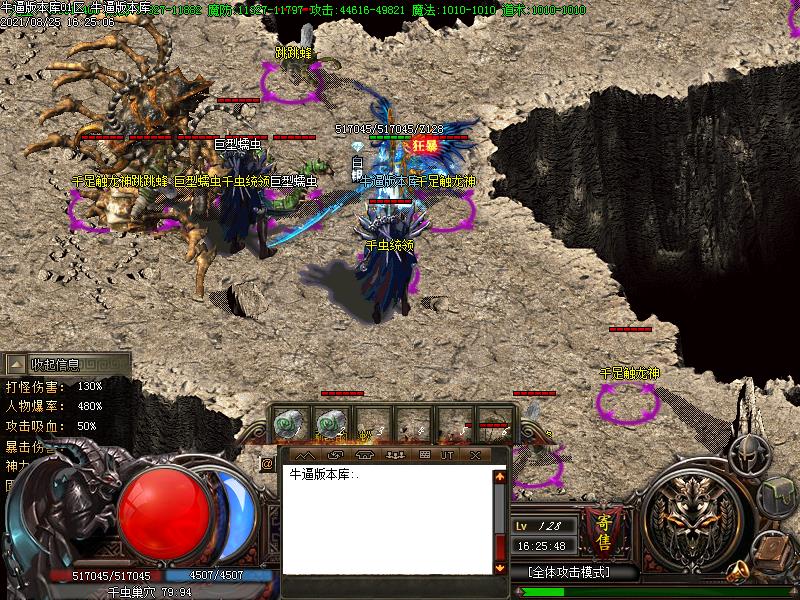The width and height of the screenshot is (800, 600).
Task: Click the @ button beside the chat box
Action: click(267, 464)
